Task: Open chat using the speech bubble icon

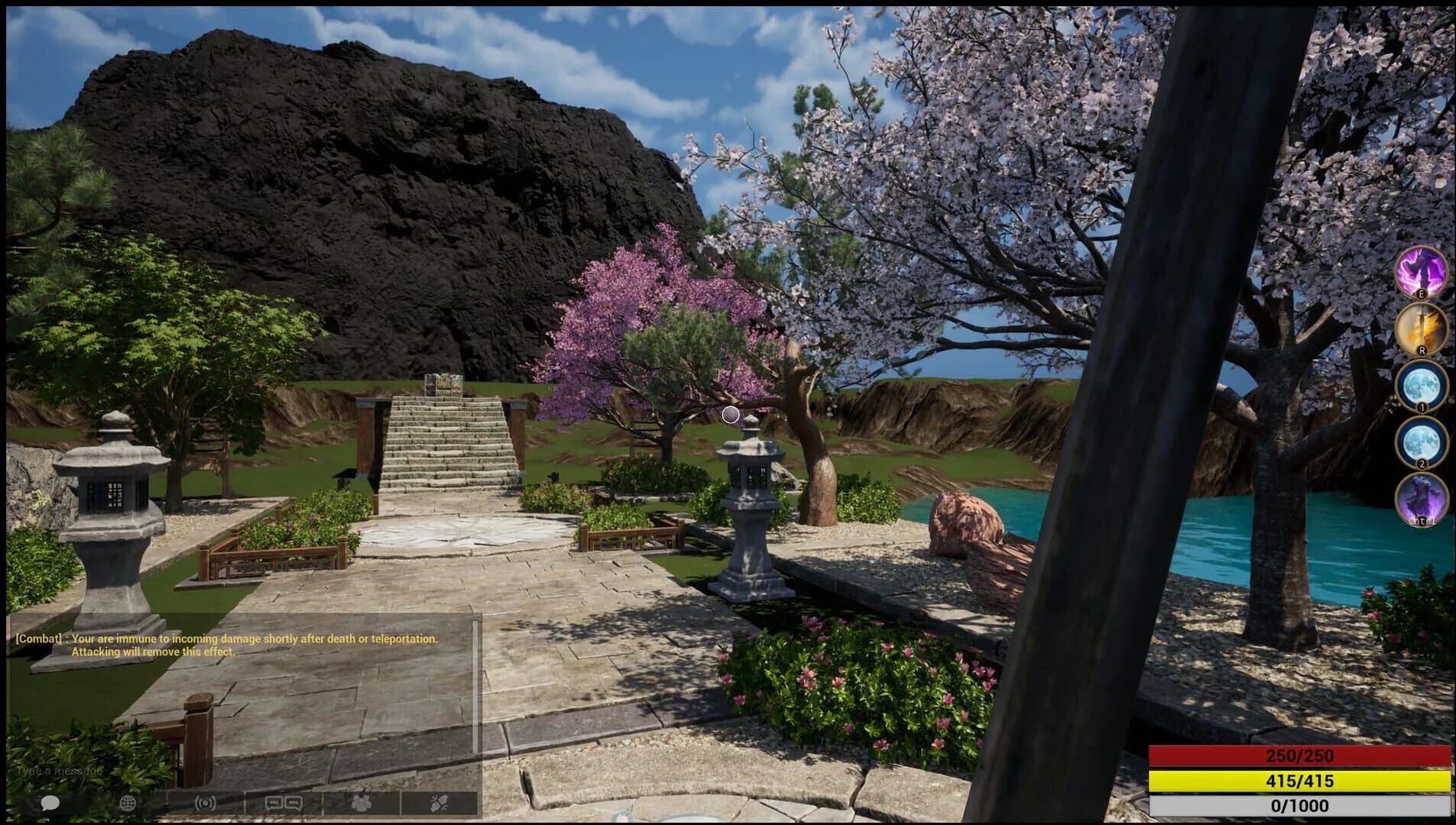Action: (50, 803)
